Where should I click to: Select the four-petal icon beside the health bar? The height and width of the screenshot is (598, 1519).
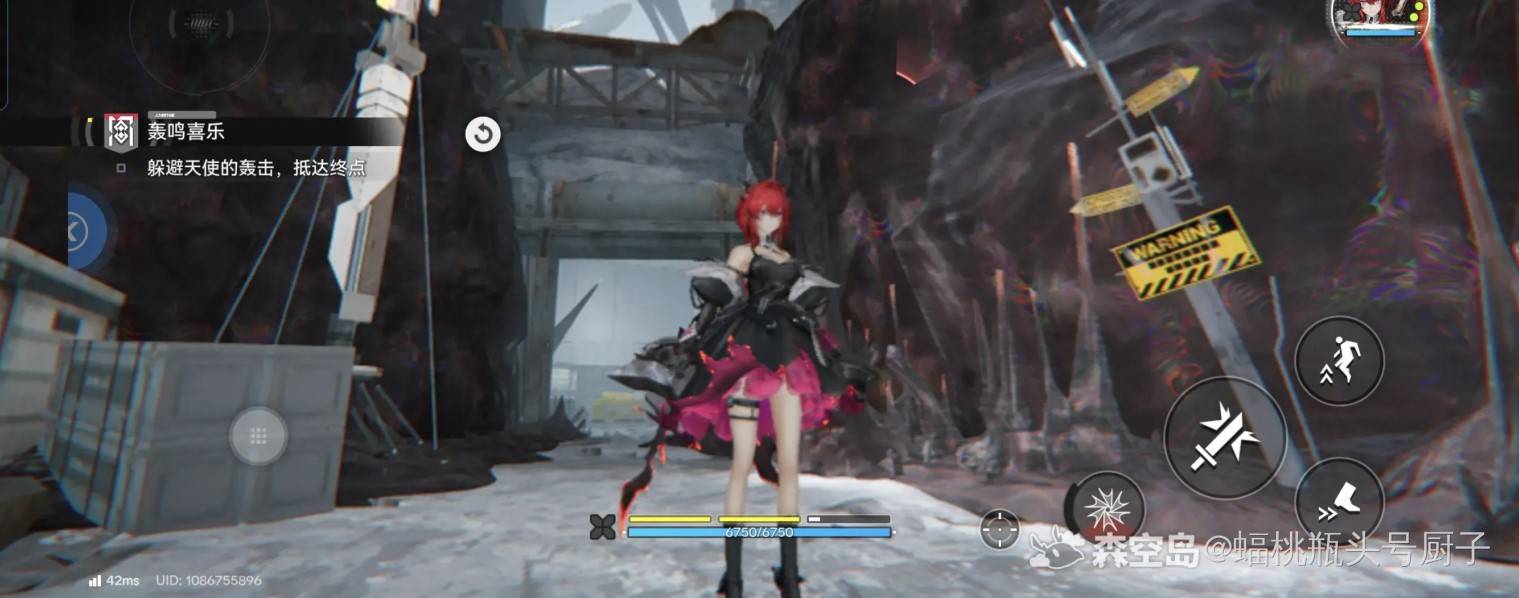point(603,527)
